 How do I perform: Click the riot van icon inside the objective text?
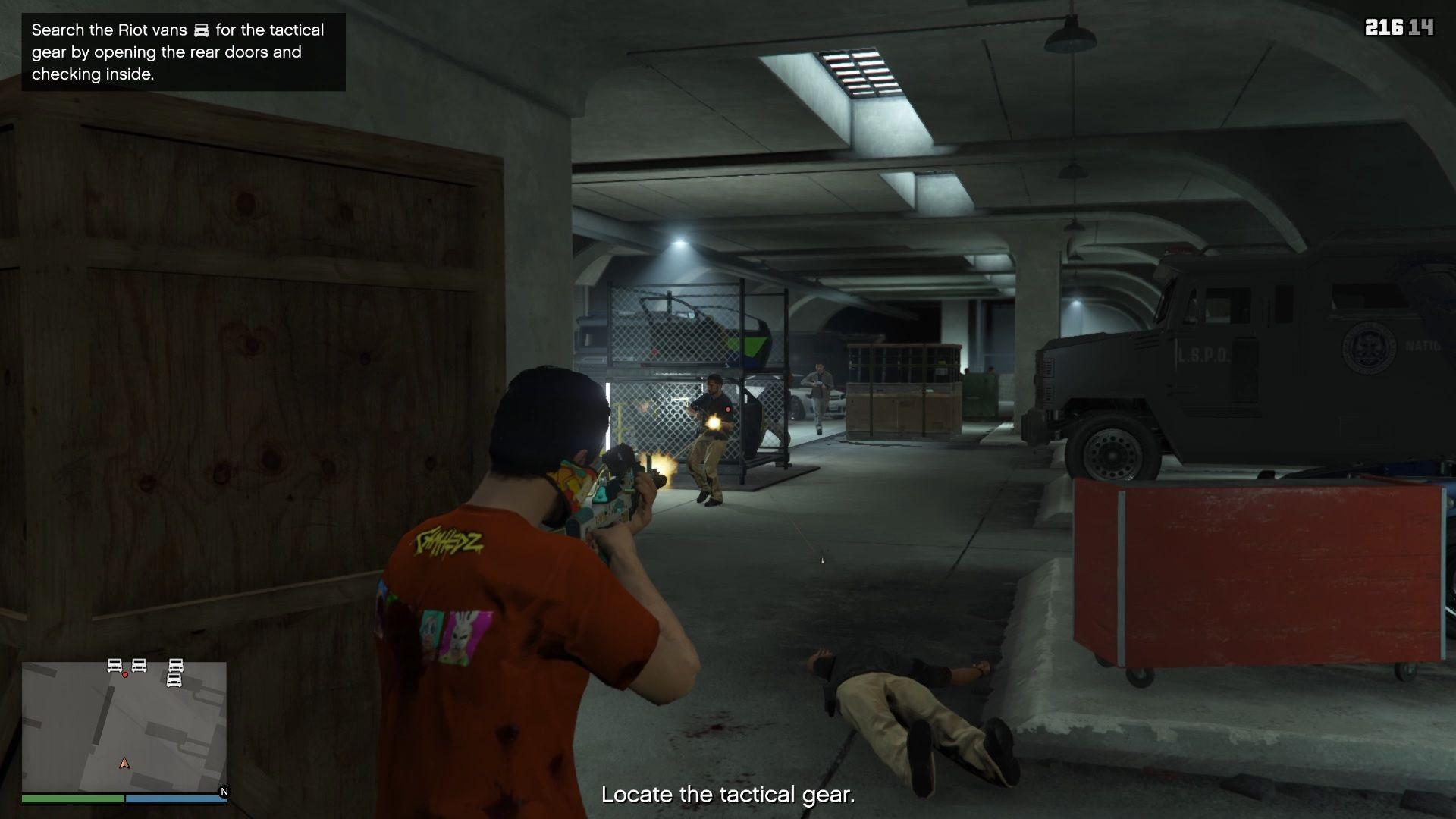point(199,30)
